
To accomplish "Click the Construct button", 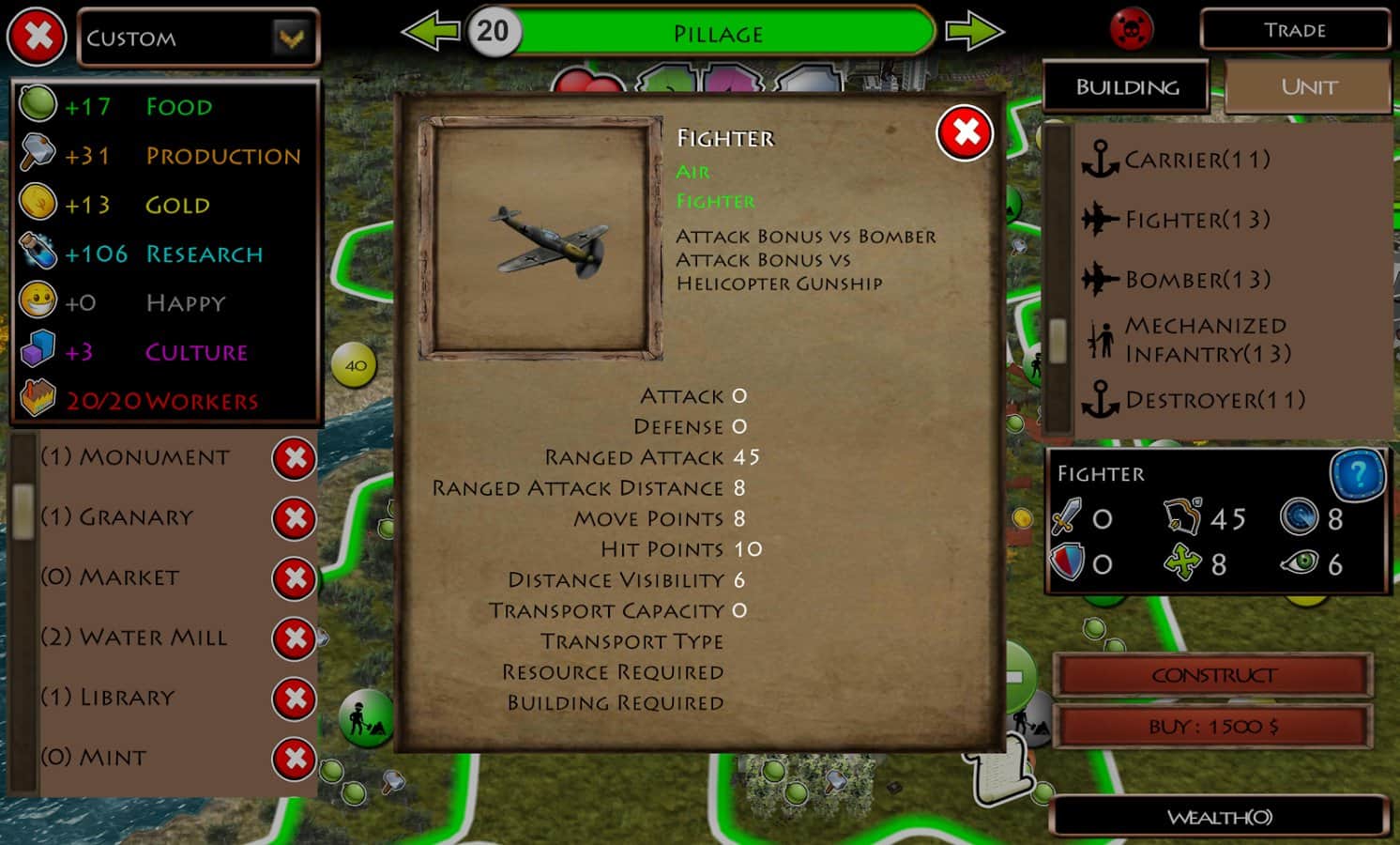I will coord(1213,675).
